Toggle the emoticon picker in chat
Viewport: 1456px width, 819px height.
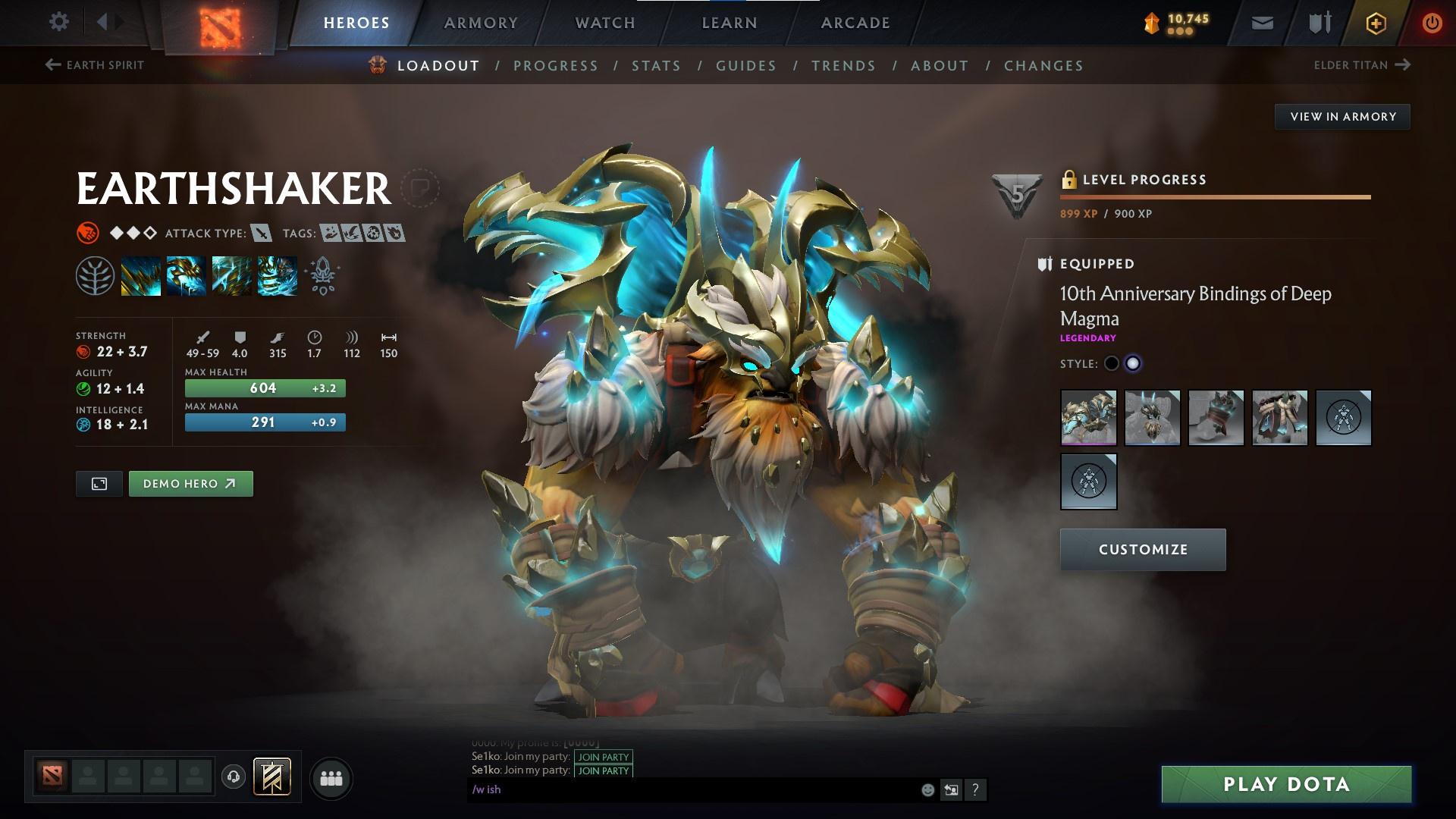pyautogui.click(x=927, y=789)
